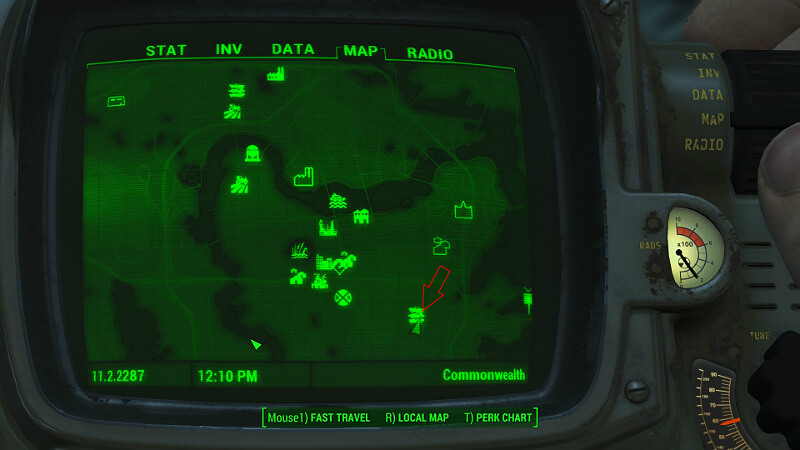Select the DATA tab on the Pip-Boy screen
This screenshot has width=800, height=450.
[292, 50]
